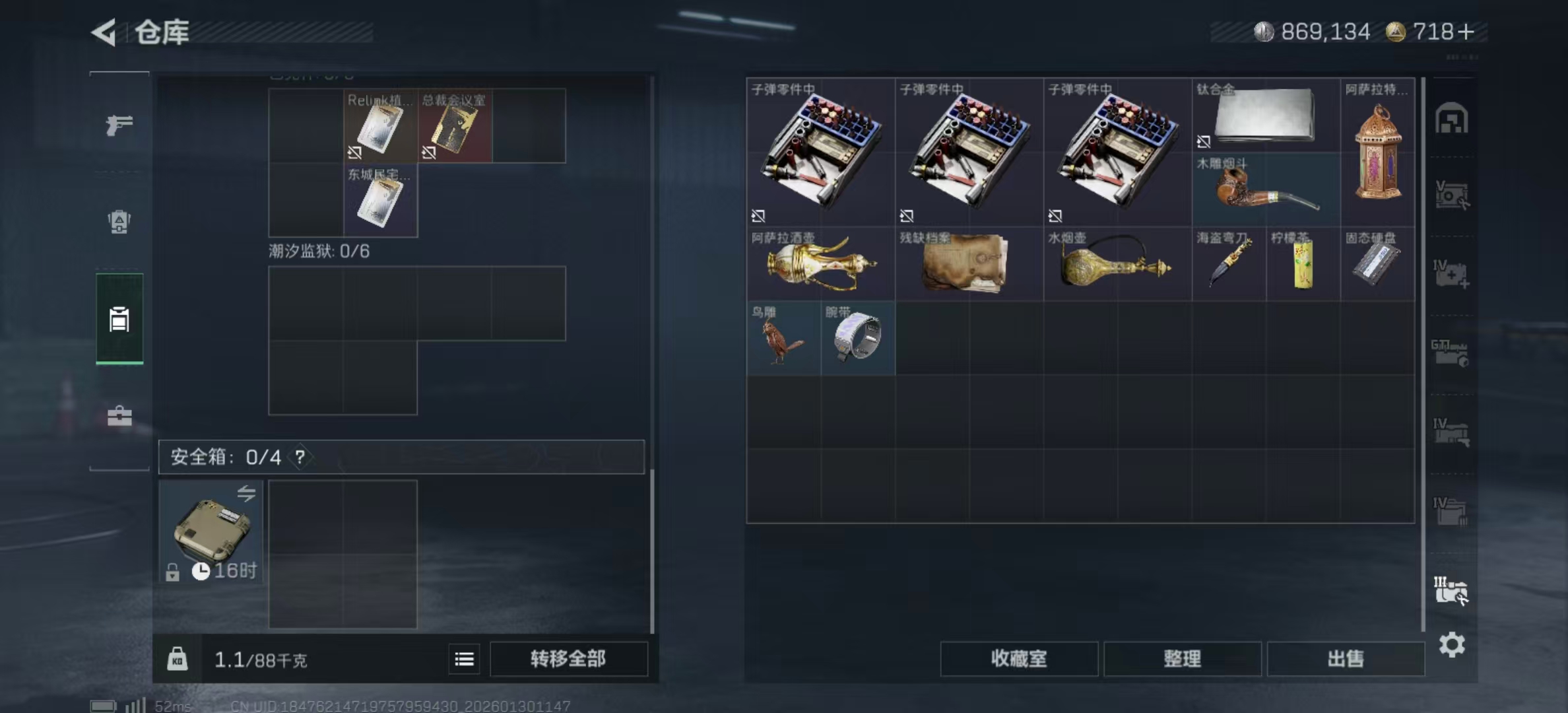Open the 收藏室 collection room

click(1018, 659)
